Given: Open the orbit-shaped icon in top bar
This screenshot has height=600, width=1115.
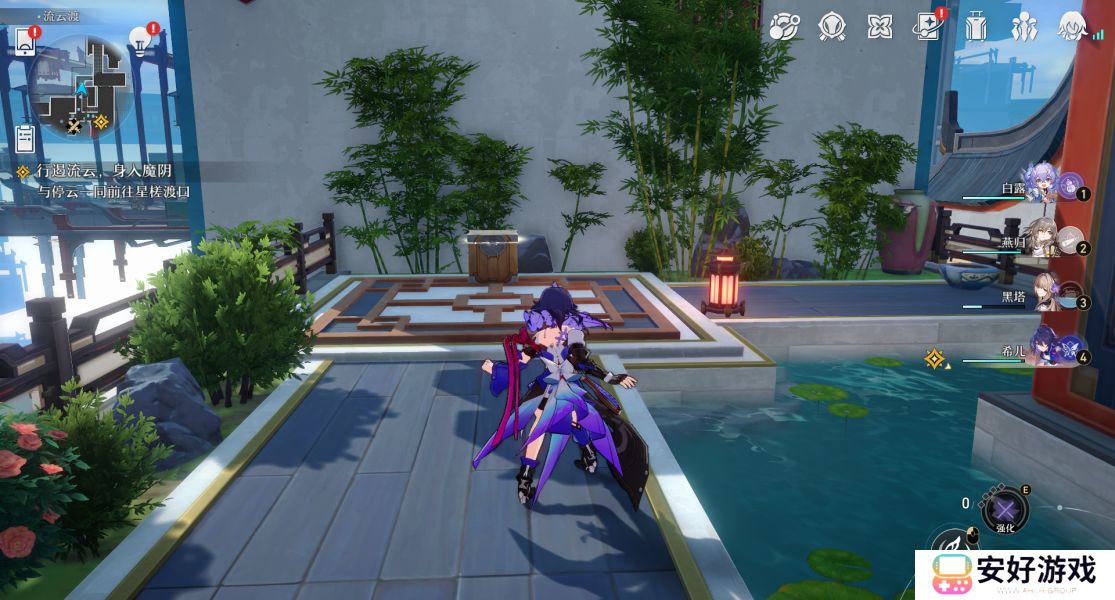Looking at the screenshot, I should [784, 27].
